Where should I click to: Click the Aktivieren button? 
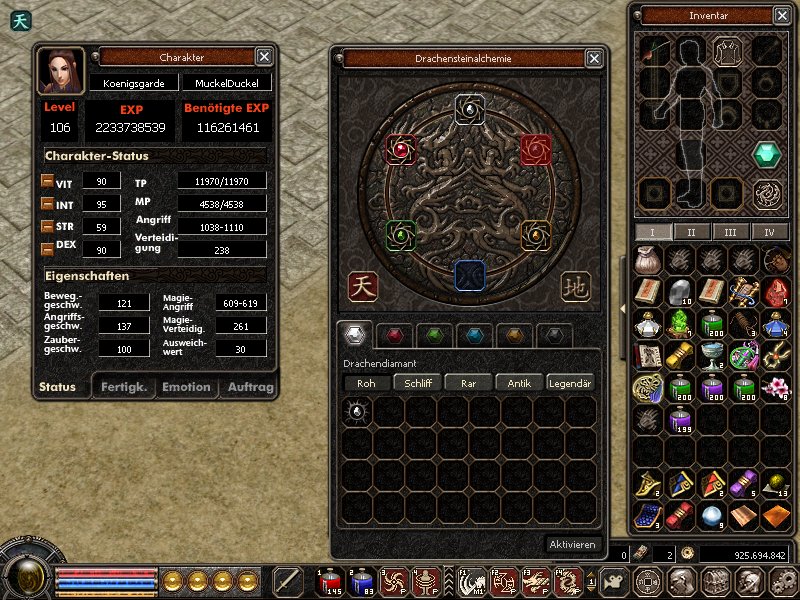pos(573,545)
